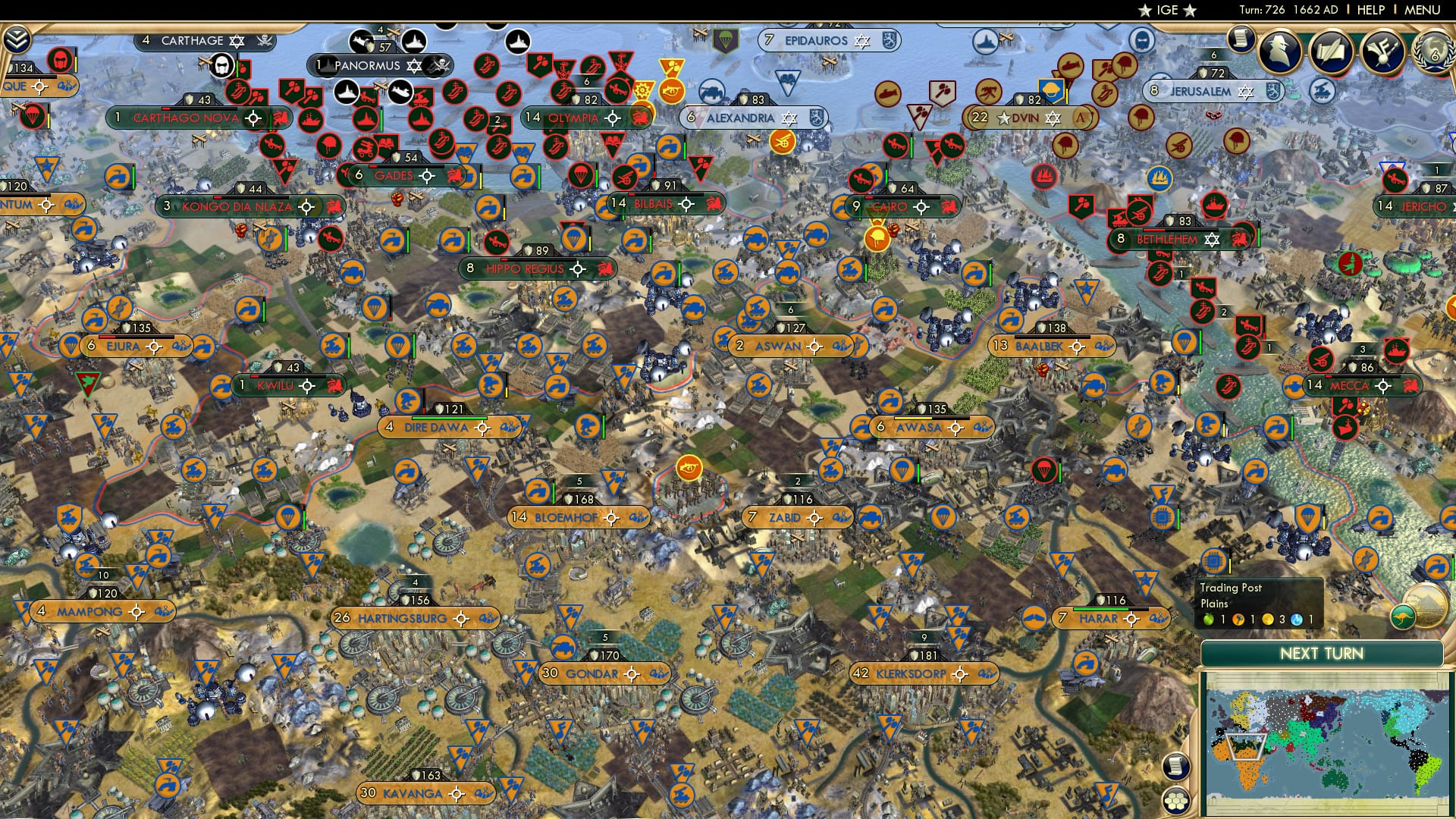Click the pirate flag icon on Carthage's banner

pos(263,41)
